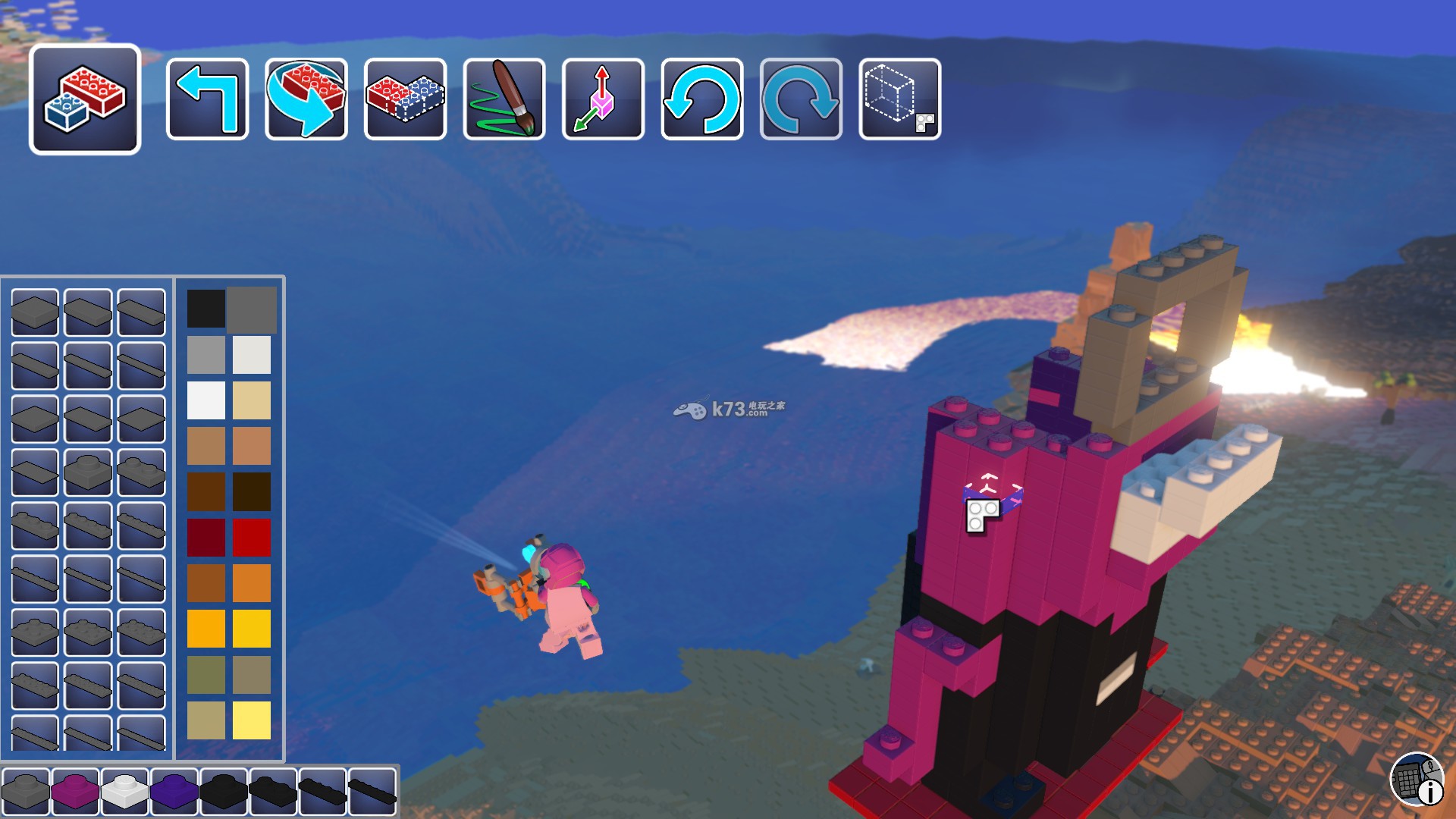Activate the copy bricks tool
The image size is (1456, 819).
(405, 99)
